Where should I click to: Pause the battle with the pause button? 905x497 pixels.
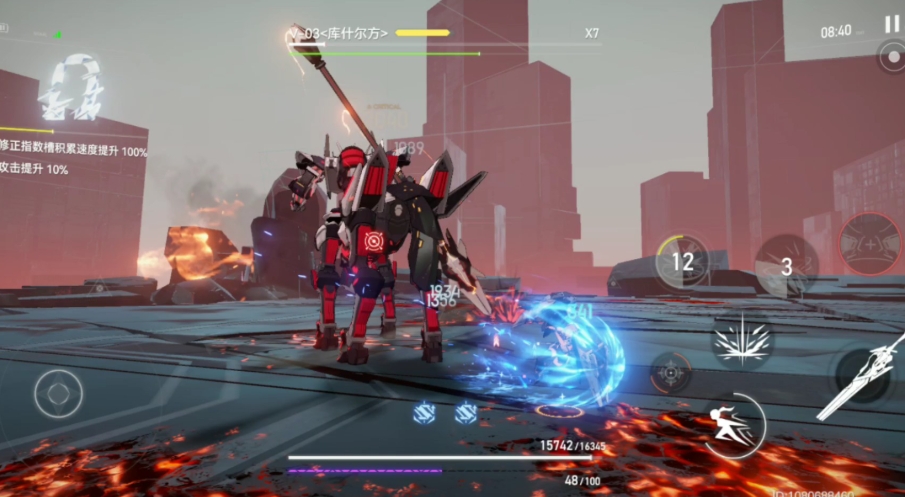pyautogui.click(x=891, y=24)
